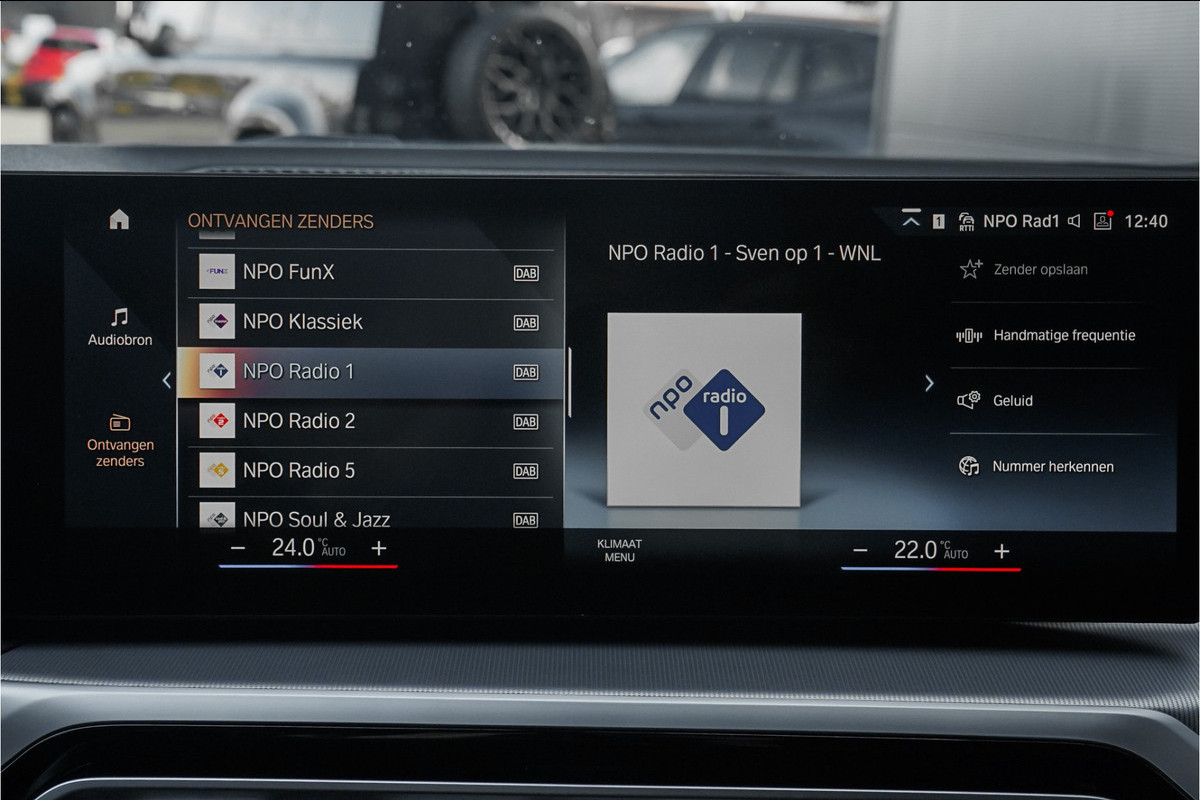Open Handmatige frequentie option

tap(1063, 336)
